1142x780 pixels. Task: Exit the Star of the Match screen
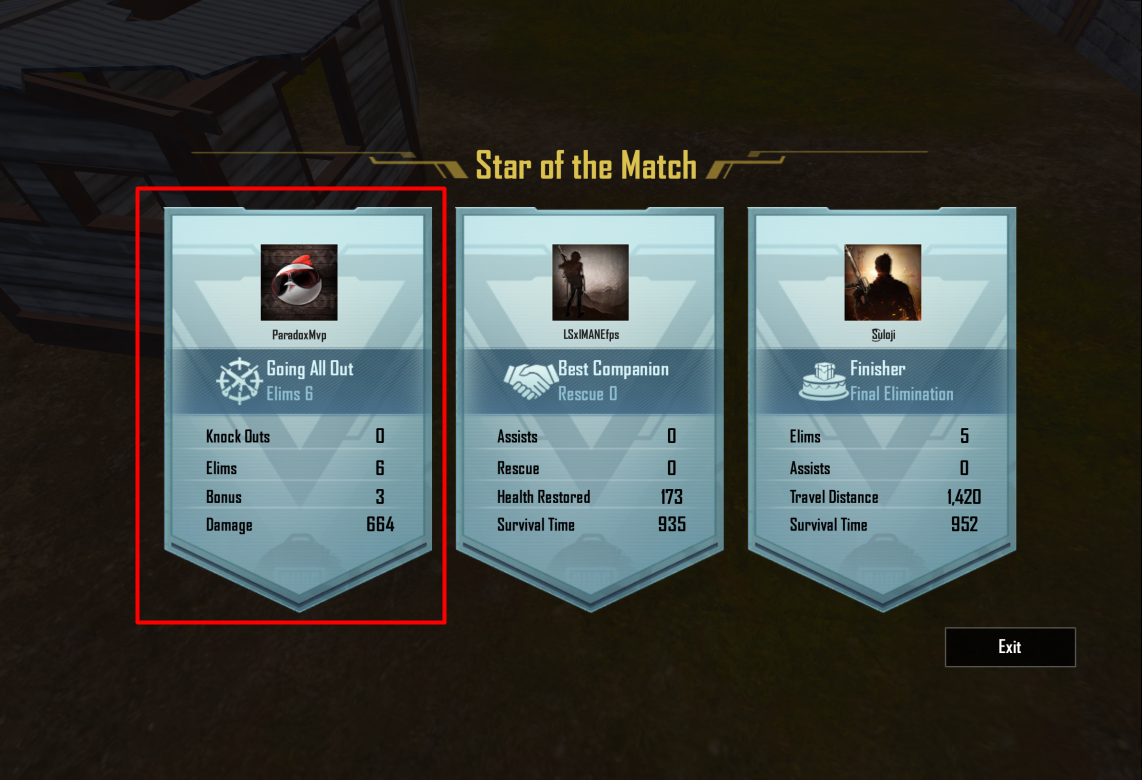coord(1010,647)
